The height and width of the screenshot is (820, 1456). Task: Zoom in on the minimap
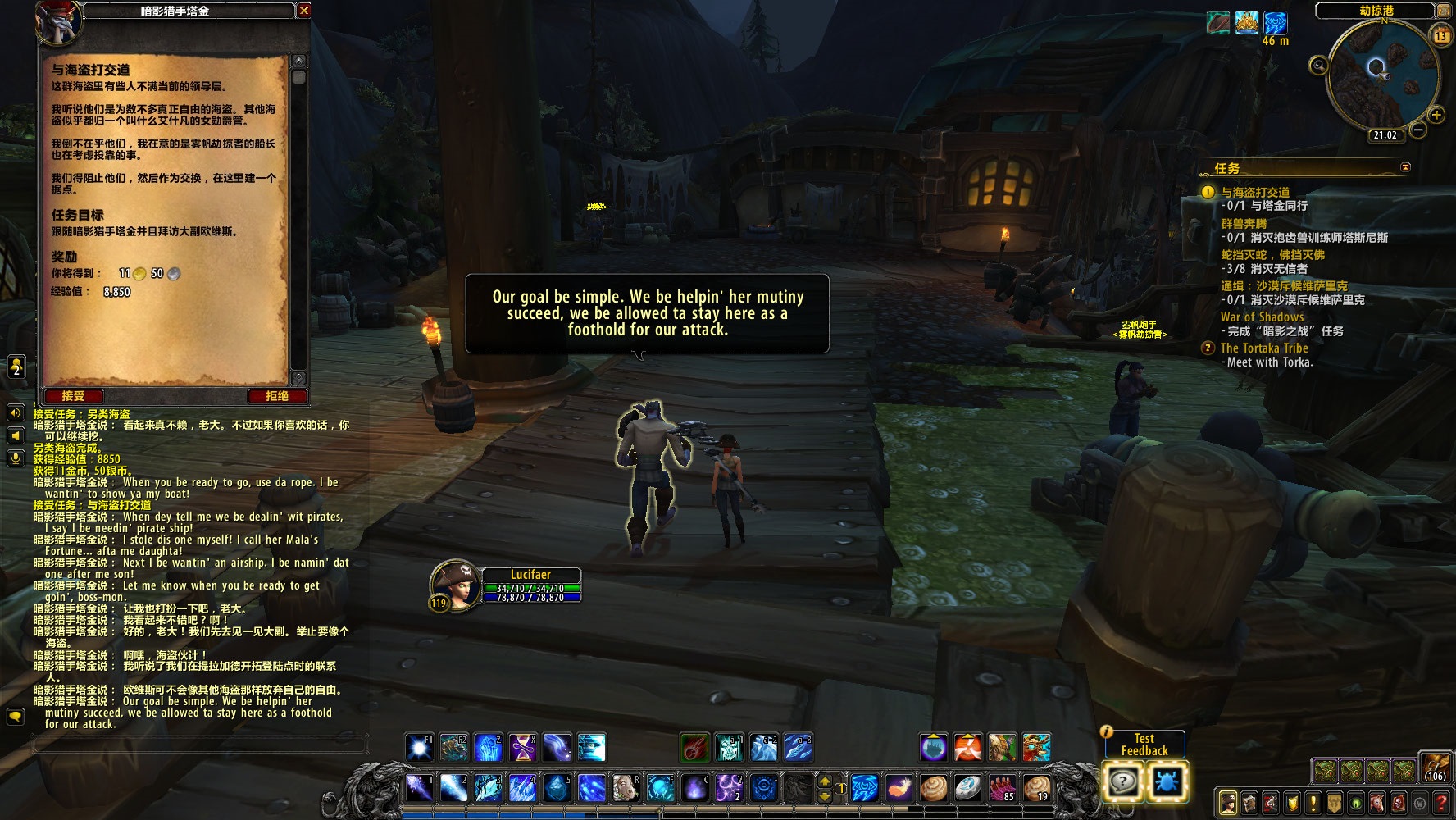point(1436,115)
